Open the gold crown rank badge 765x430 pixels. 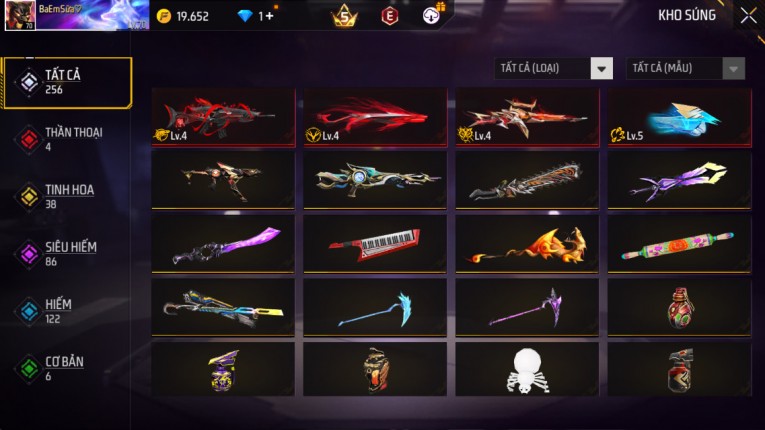(x=345, y=15)
